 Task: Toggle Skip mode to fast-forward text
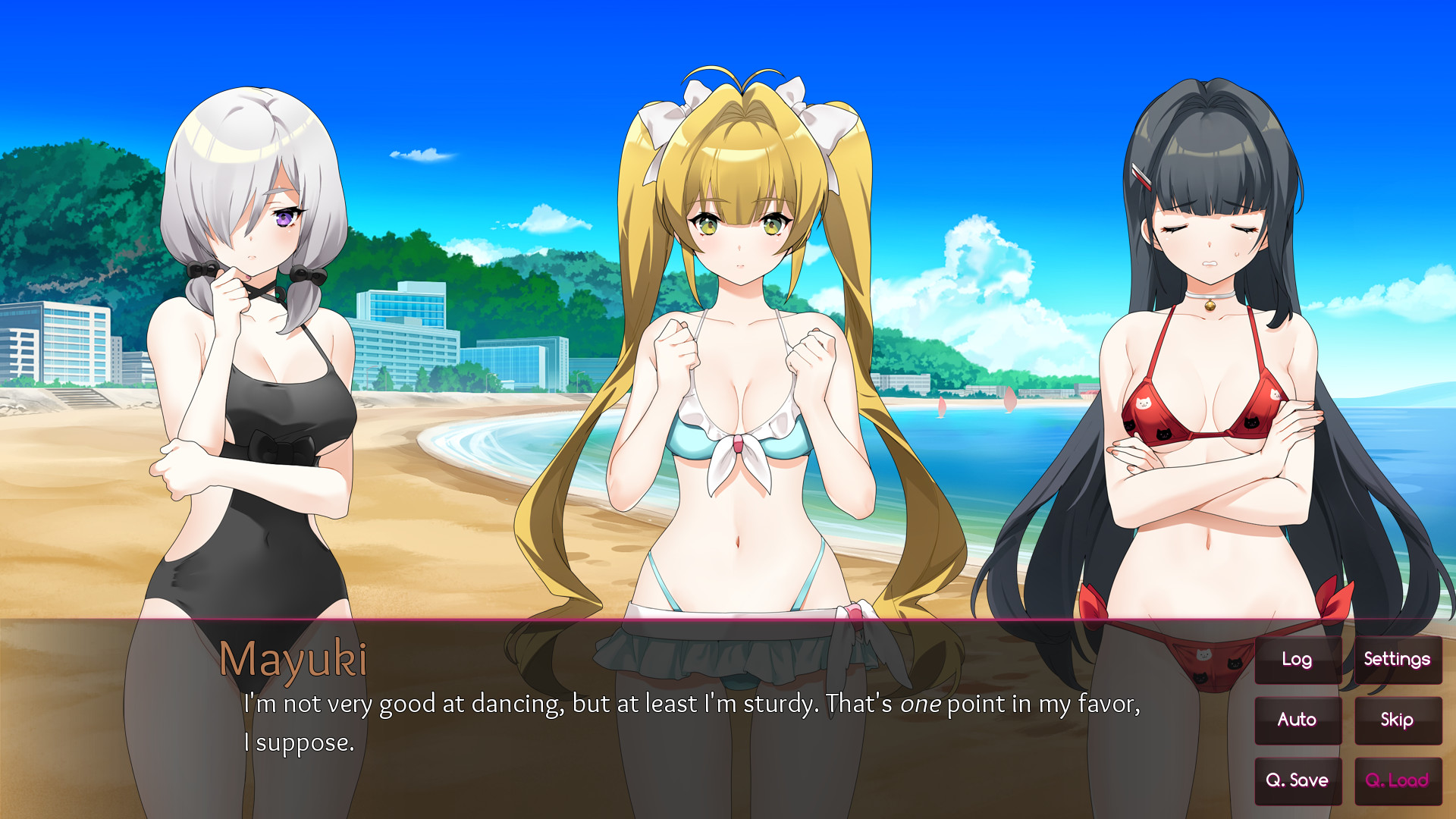1398,720
